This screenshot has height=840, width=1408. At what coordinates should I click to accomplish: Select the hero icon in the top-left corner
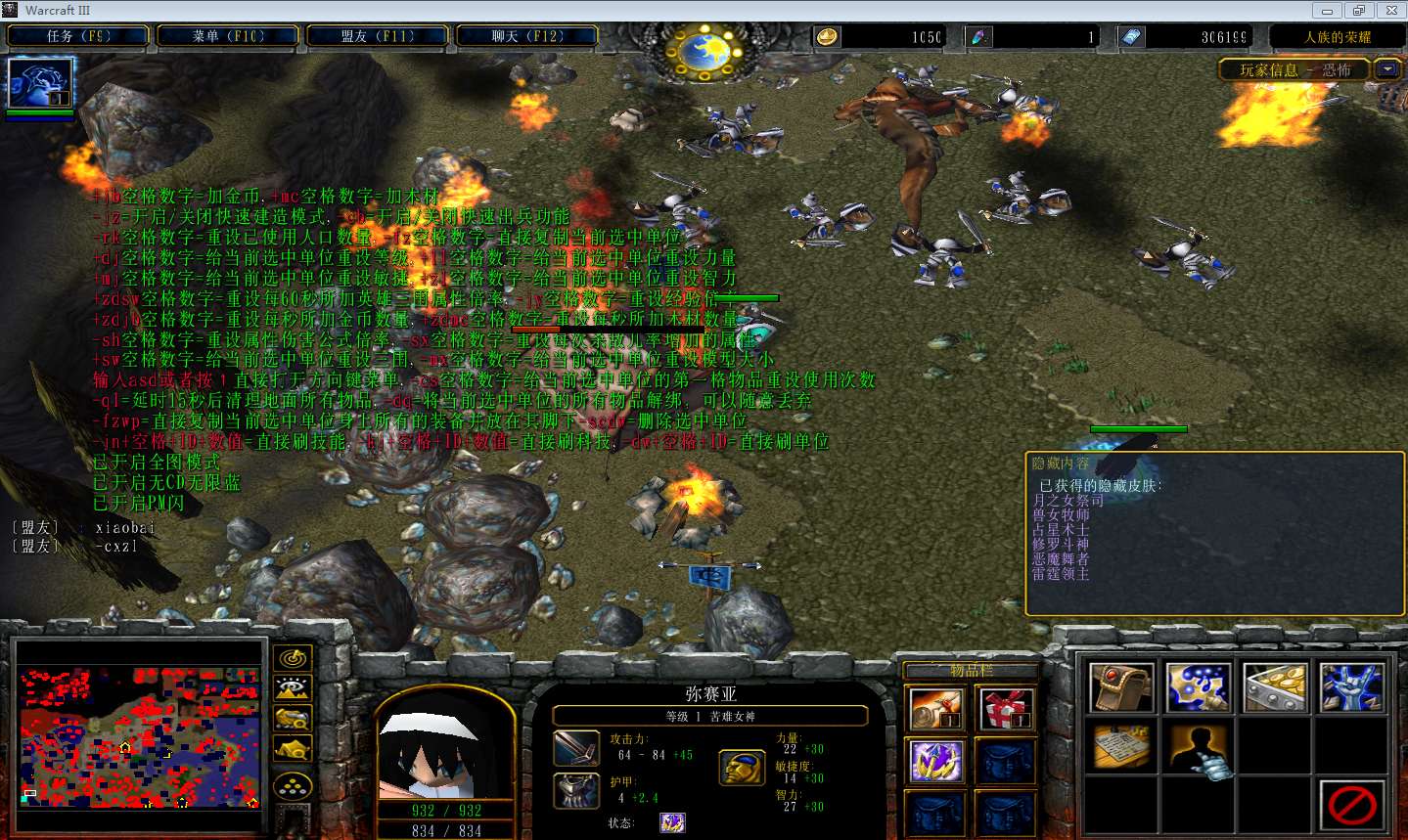(40, 84)
